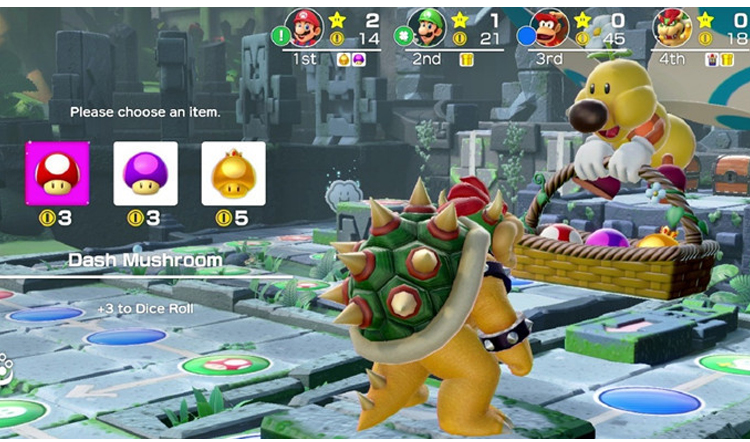Select Diddy Kong's player portrait
Screen dimensions: 750x442
552,27
